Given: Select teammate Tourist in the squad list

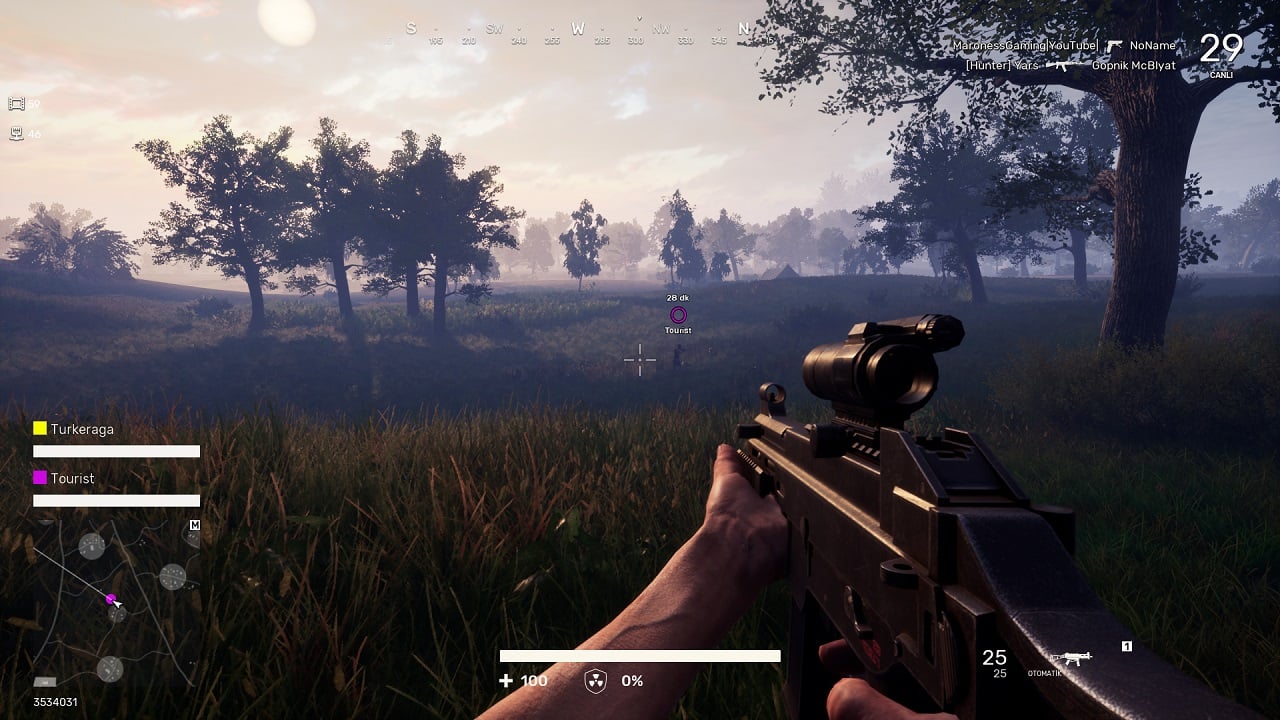Looking at the screenshot, I should click(x=72, y=479).
